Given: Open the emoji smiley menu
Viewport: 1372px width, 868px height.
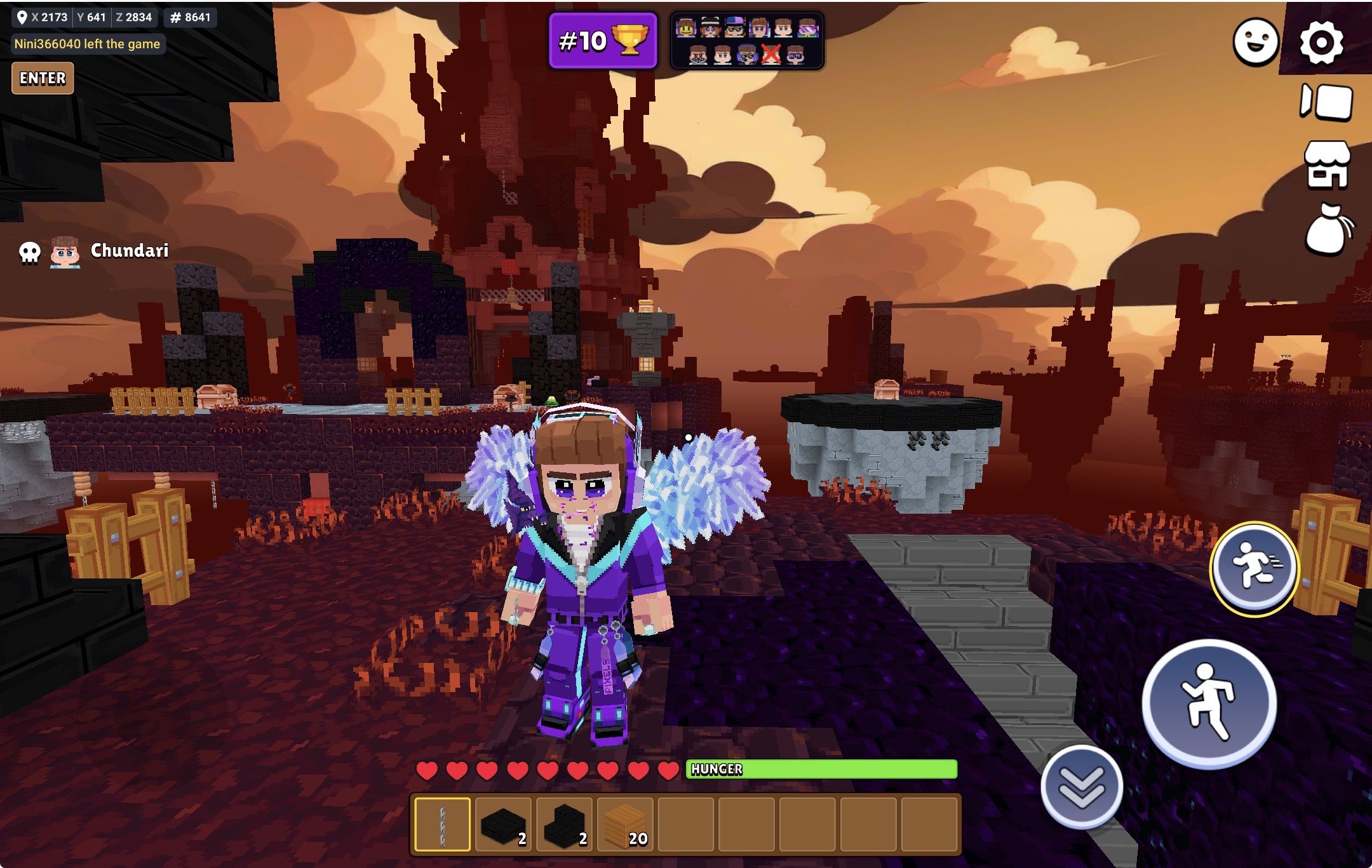Looking at the screenshot, I should pos(1255,42).
